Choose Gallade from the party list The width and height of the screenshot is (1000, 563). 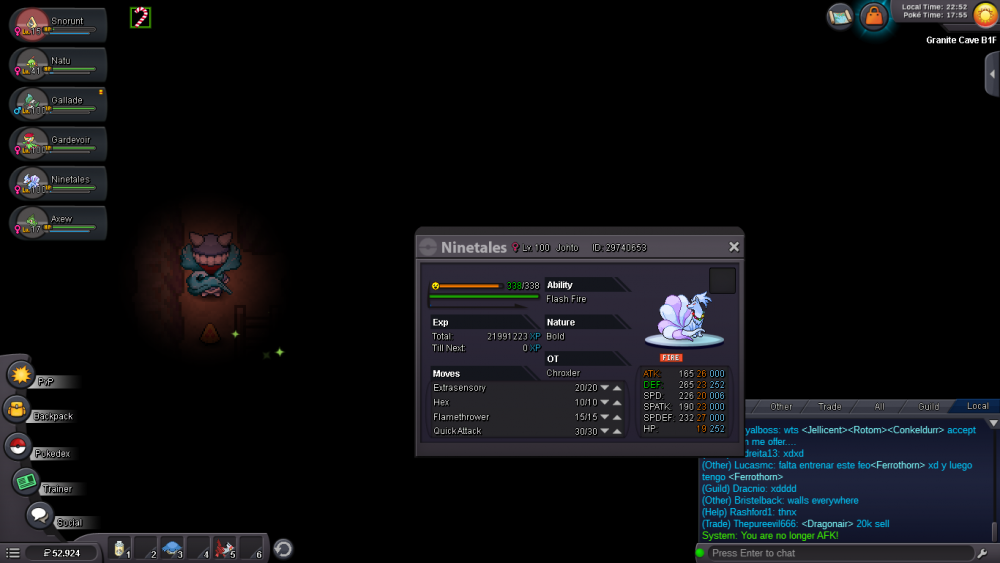coord(58,104)
